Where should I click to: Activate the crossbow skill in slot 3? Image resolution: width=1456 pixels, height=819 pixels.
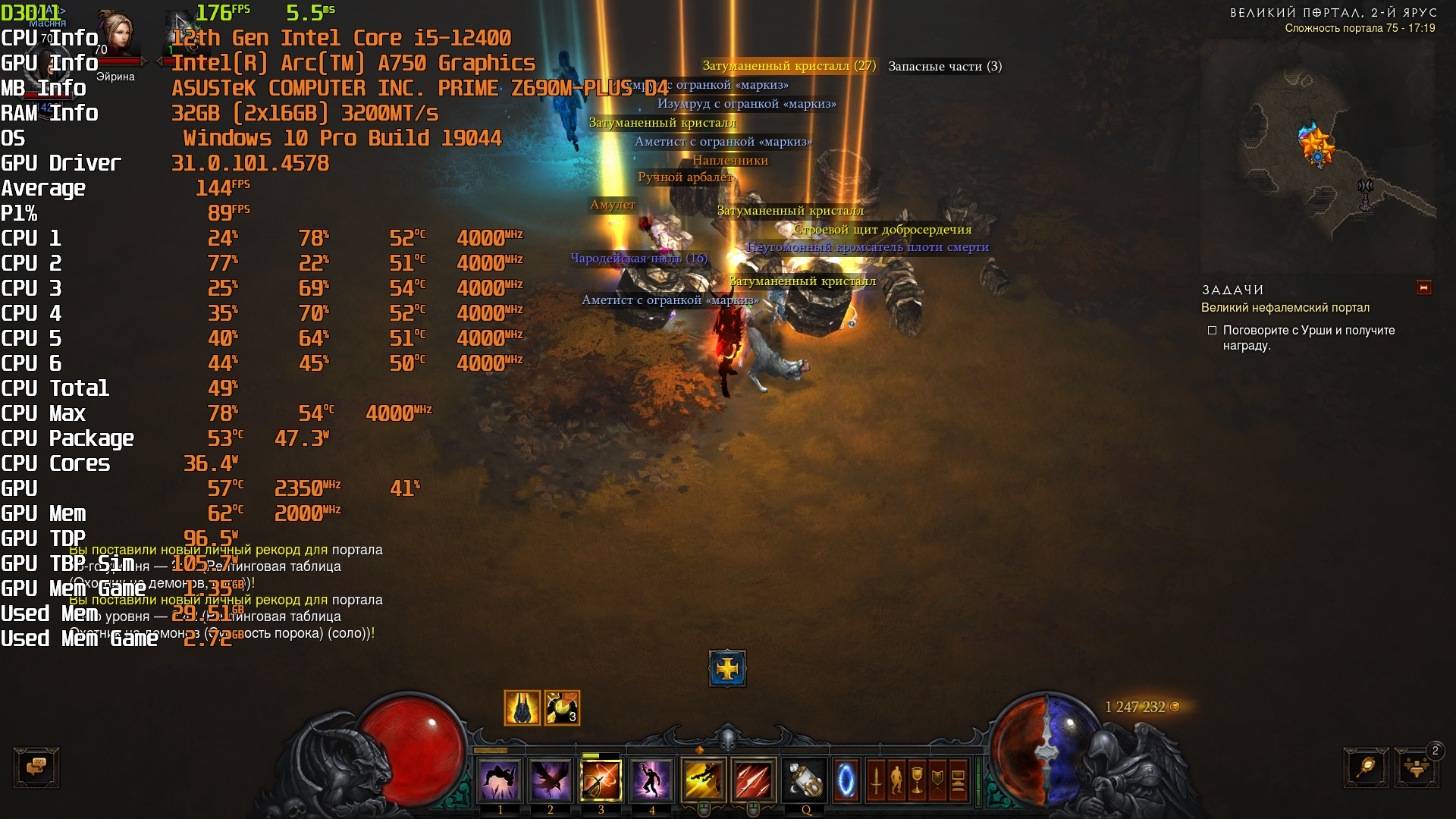601,780
